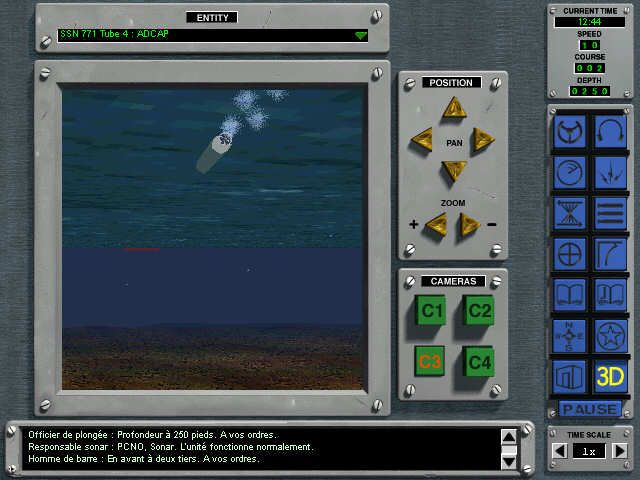
Task: Increase time scale with right arrow
Action: pyautogui.click(x=619, y=451)
